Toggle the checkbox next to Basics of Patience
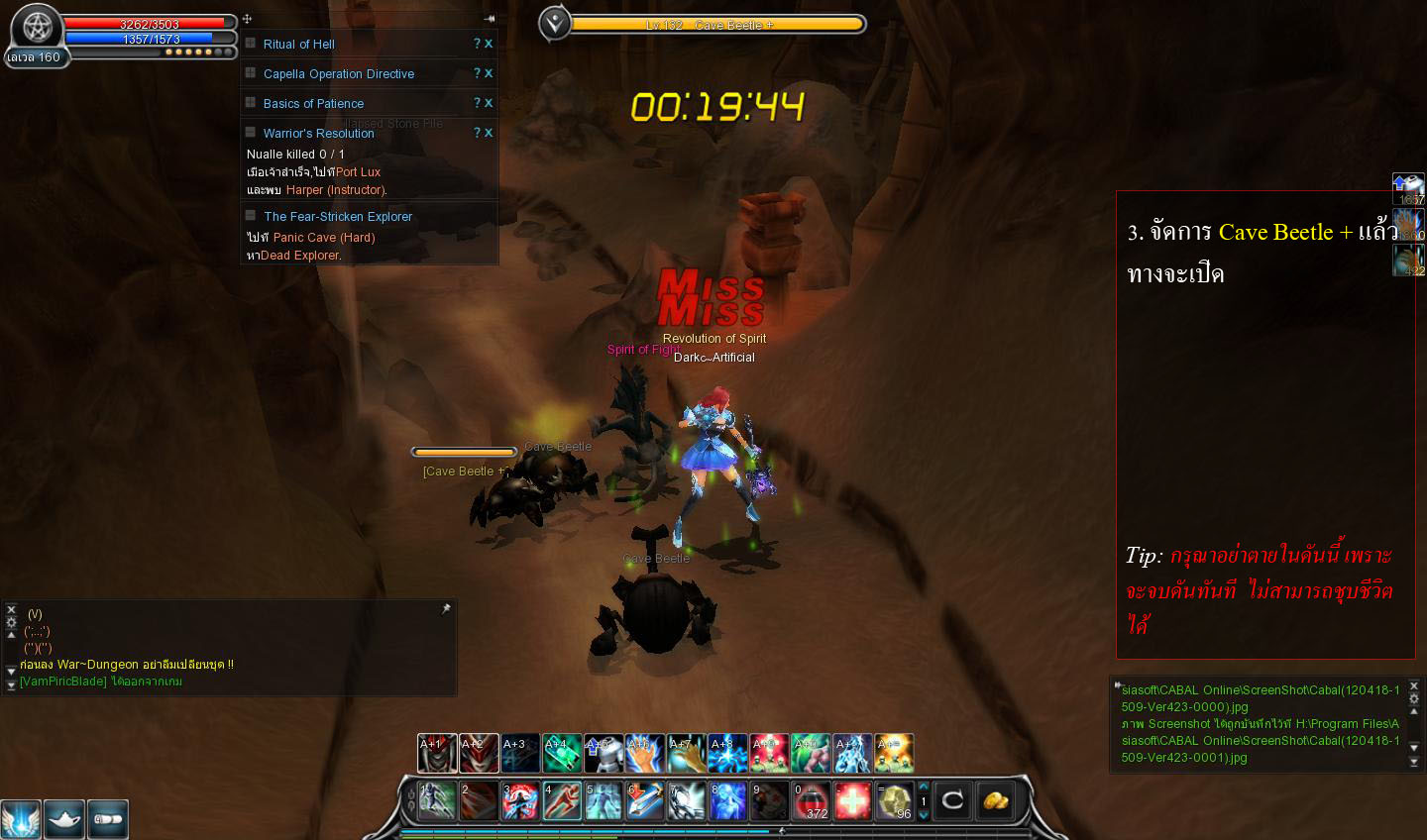 (251, 103)
